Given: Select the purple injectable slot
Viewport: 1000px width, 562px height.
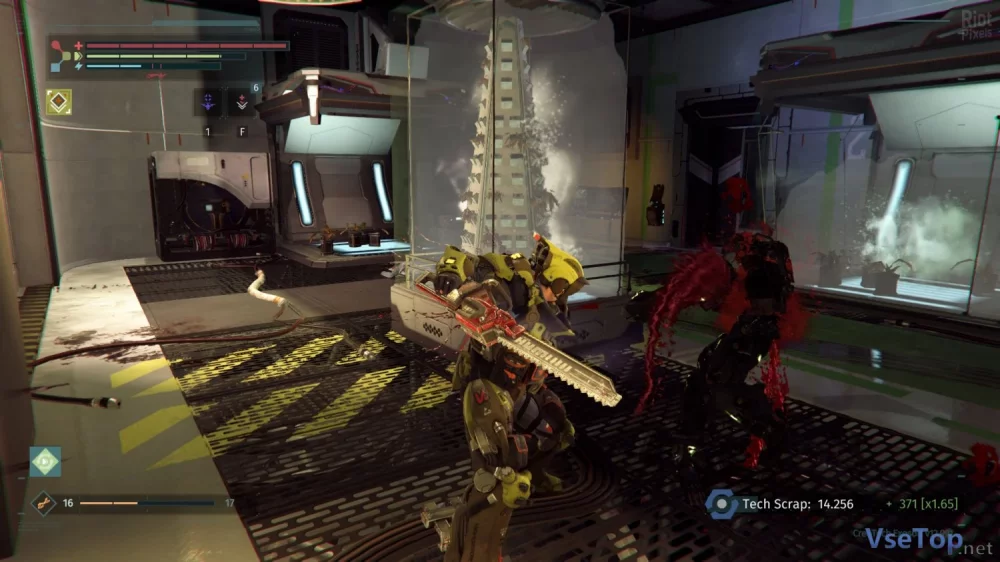Looking at the screenshot, I should 209,102.
